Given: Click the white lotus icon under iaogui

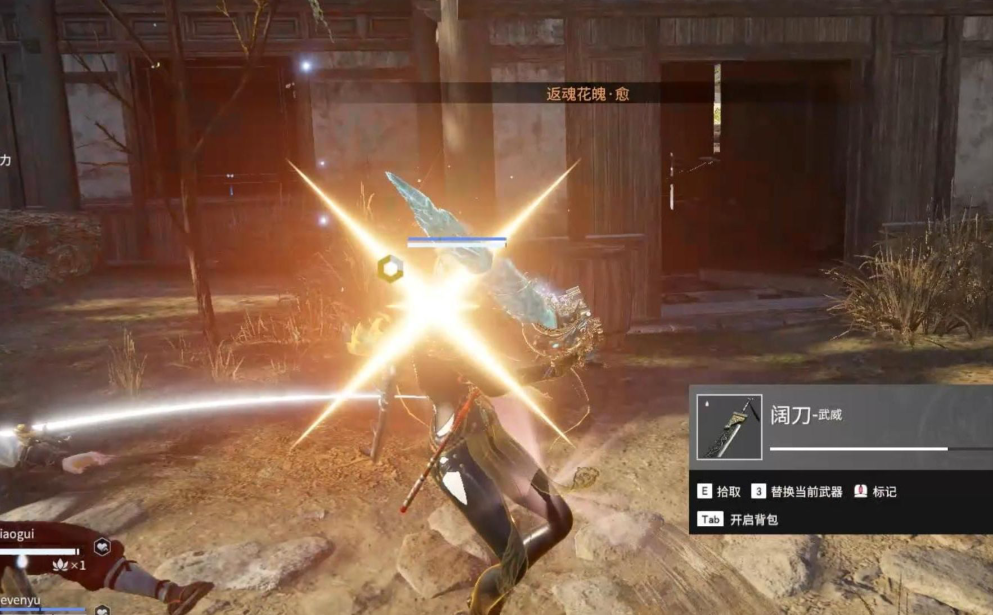Looking at the screenshot, I should pos(60,565).
